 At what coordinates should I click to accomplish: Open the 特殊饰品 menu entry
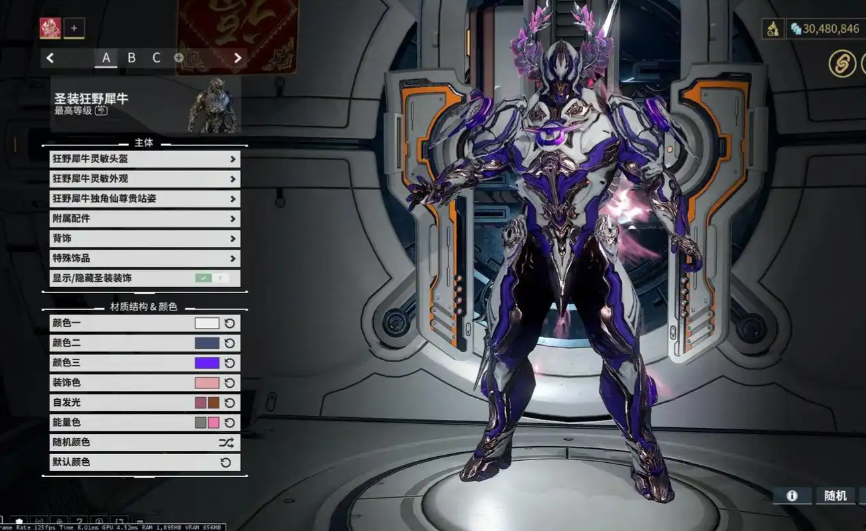click(x=145, y=259)
